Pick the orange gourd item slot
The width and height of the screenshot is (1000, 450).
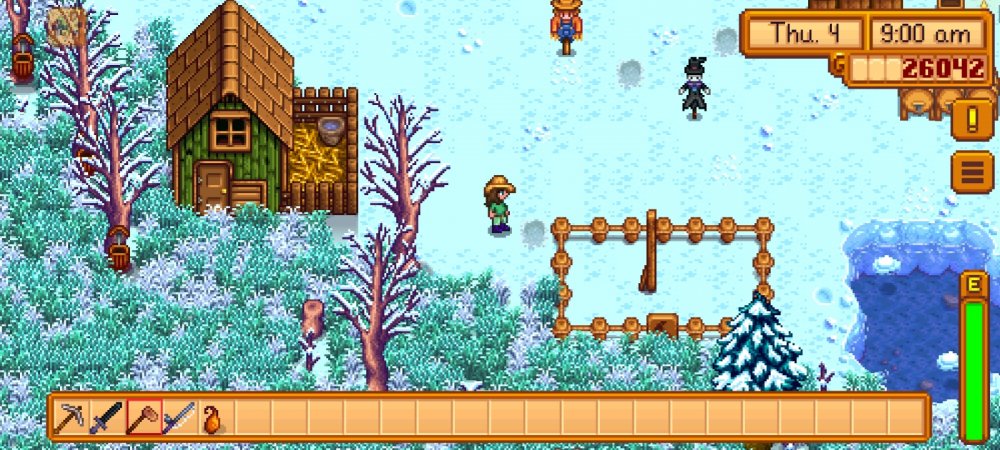pos(213,417)
